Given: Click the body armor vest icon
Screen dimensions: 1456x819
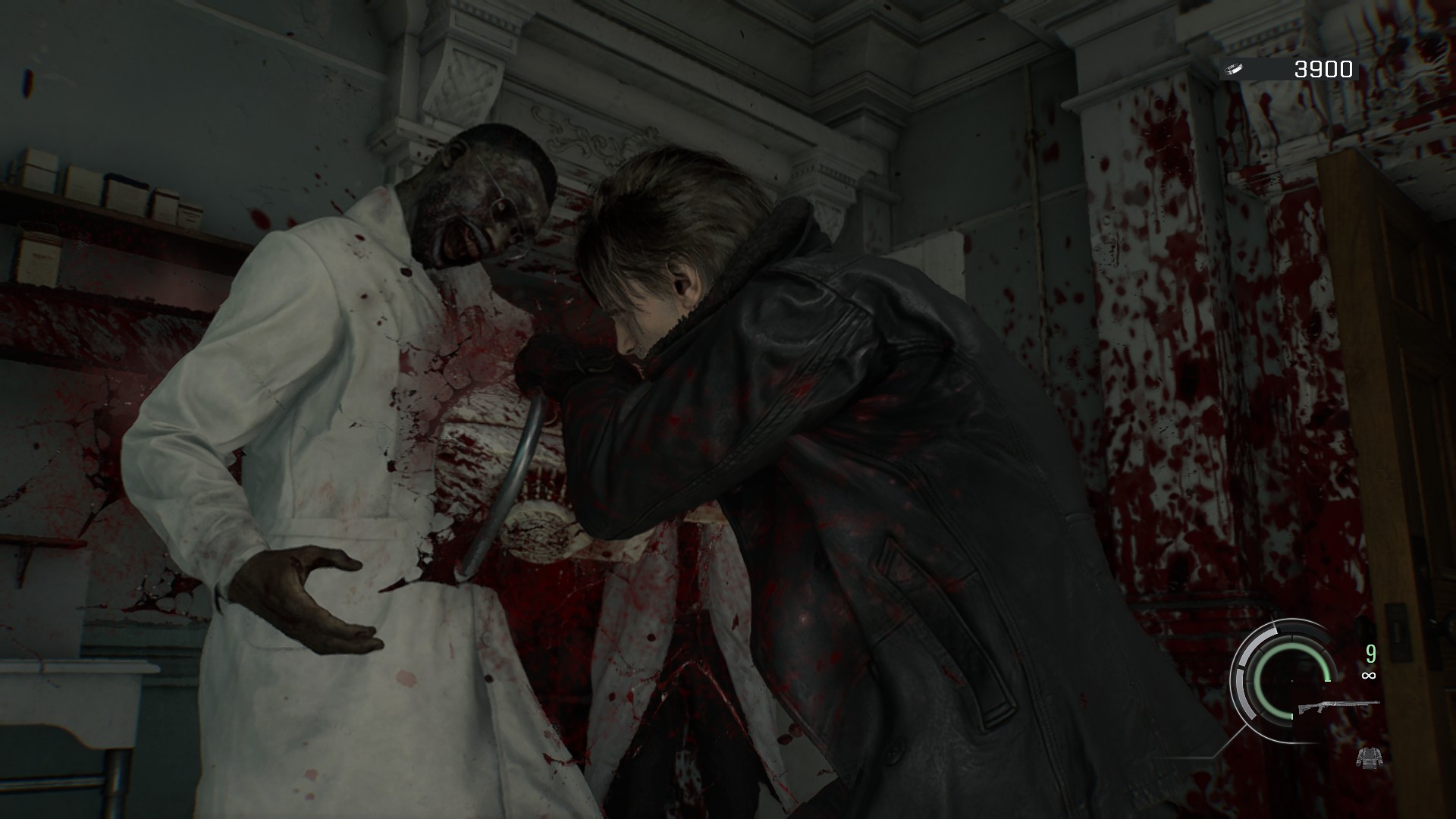Looking at the screenshot, I should click(1369, 758).
